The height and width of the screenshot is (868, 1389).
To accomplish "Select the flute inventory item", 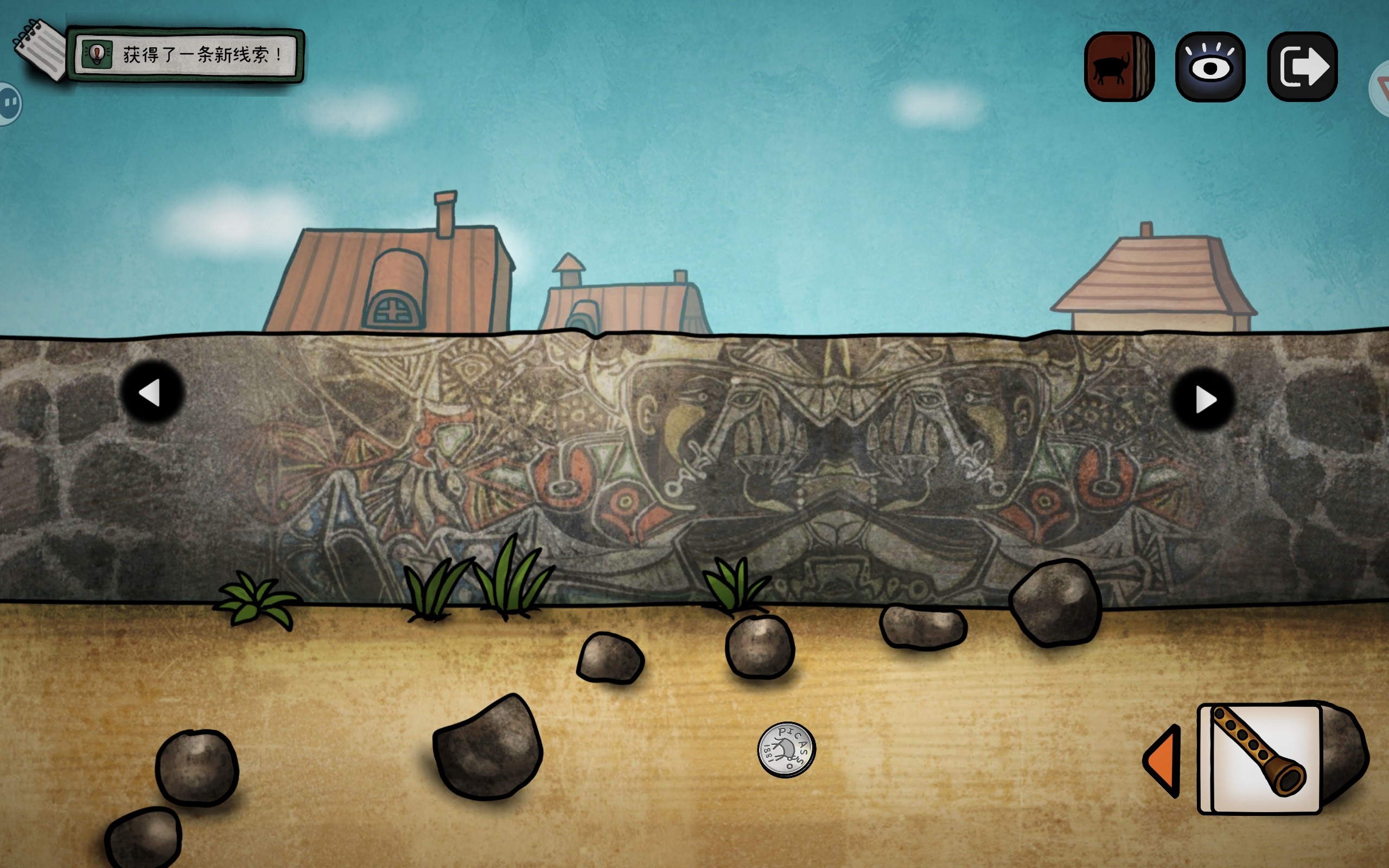I will 1260,759.
